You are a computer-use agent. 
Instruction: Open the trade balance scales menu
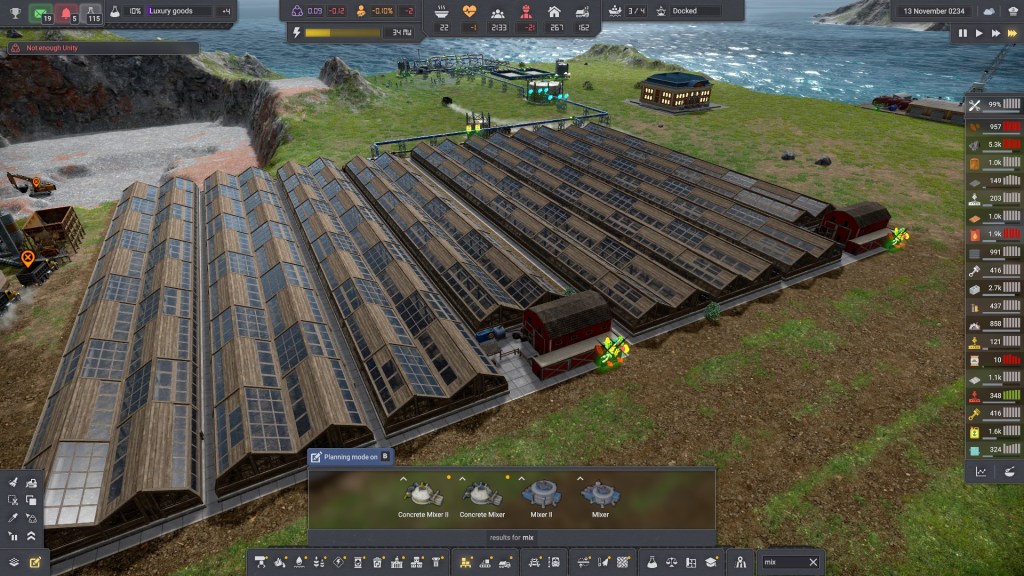[x=671, y=563]
